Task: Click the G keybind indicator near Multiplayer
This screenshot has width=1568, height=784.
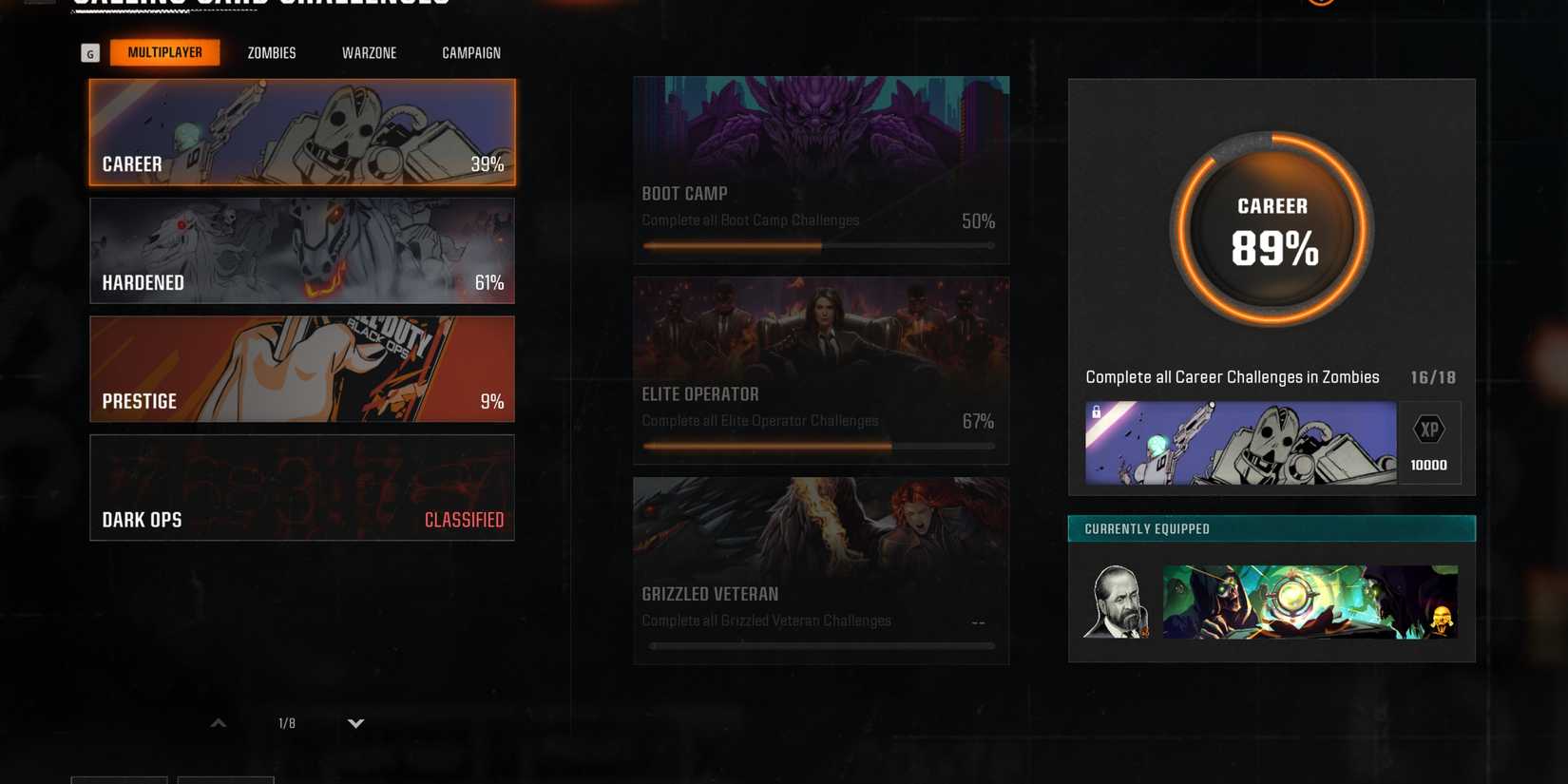Action: (x=89, y=52)
